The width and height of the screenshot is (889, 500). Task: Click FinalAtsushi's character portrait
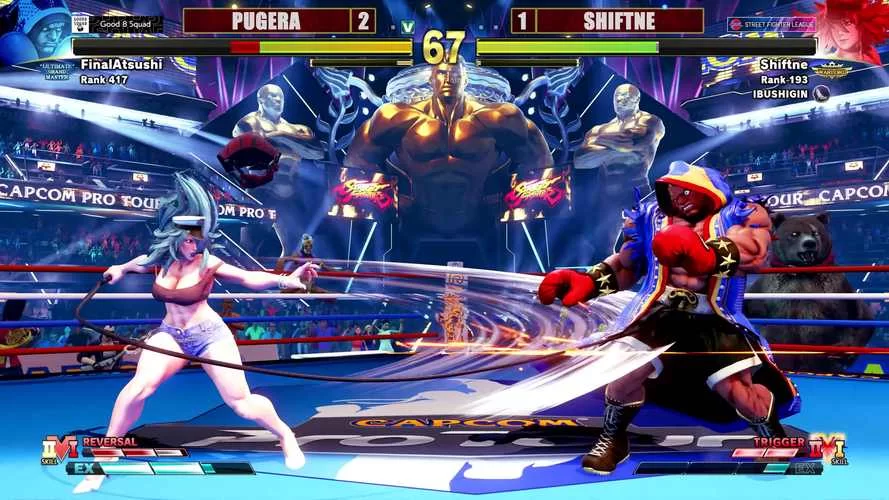35,32
